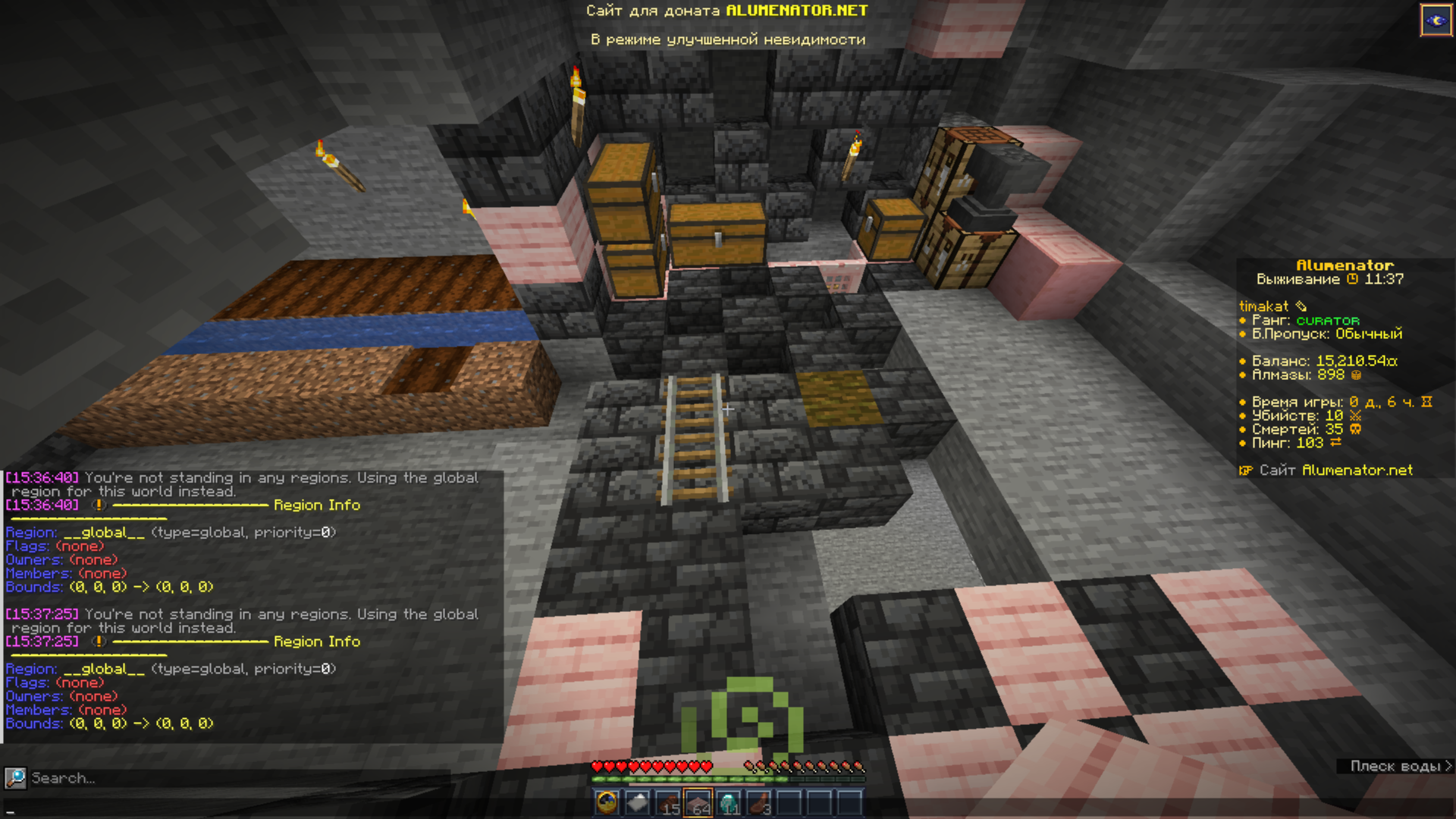
Task: Click the eye status effect icon
Action: tap(1436, 20)
